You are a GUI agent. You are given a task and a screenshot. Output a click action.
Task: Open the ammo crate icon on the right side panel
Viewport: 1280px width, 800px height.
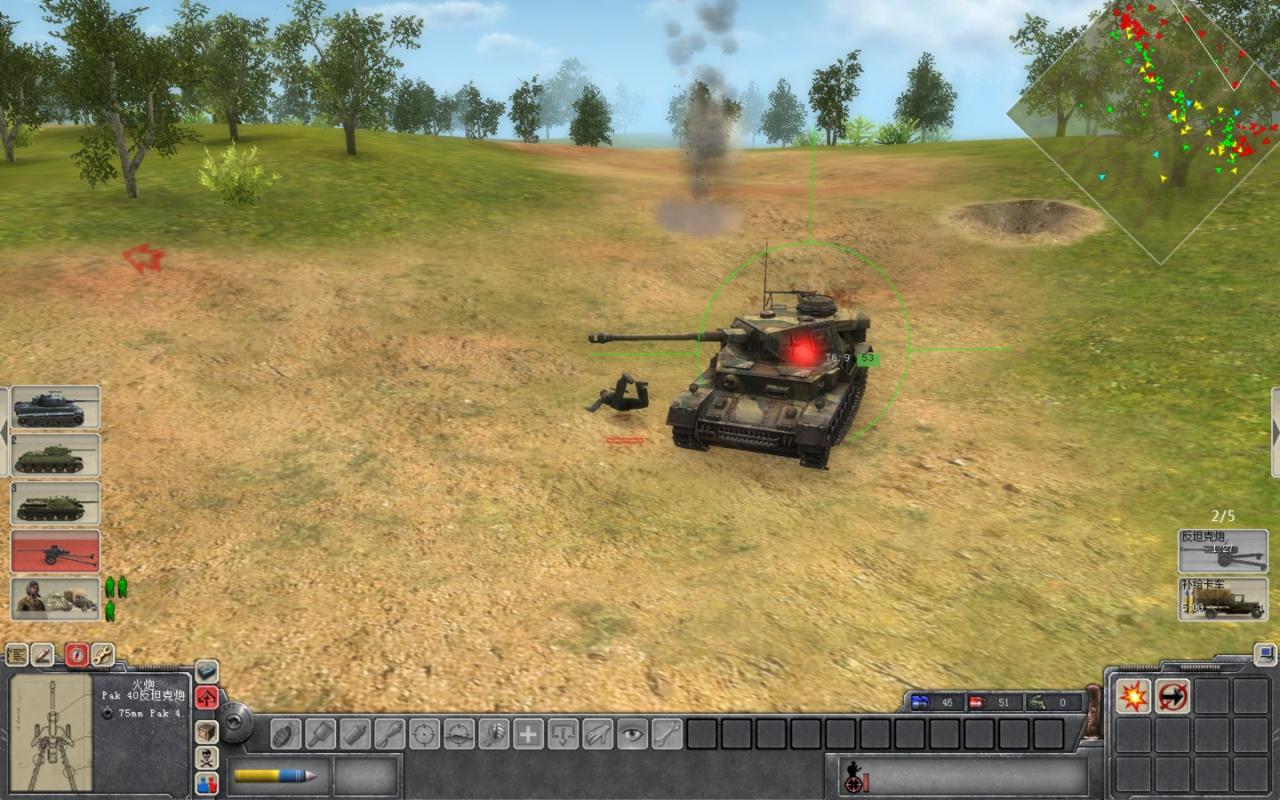coord(207,731)
